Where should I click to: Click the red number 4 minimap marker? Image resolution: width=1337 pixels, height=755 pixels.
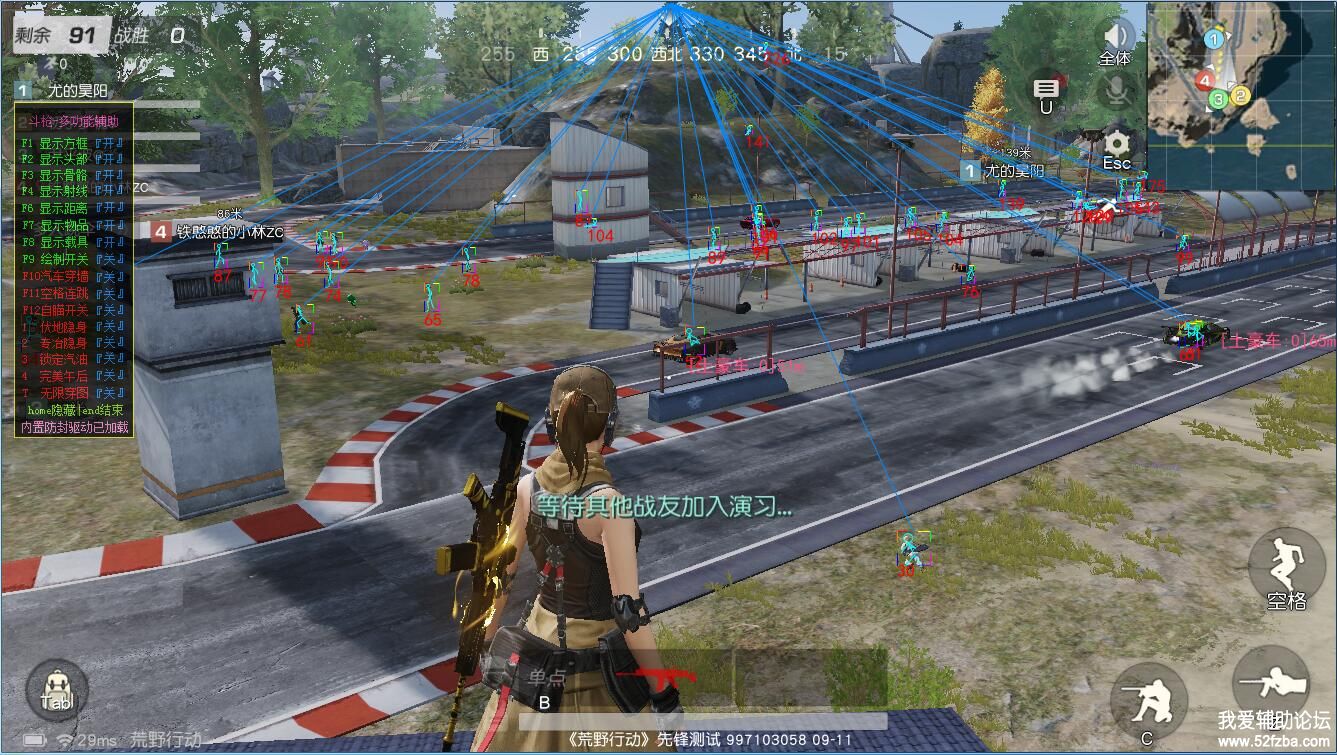point(1205,80)
